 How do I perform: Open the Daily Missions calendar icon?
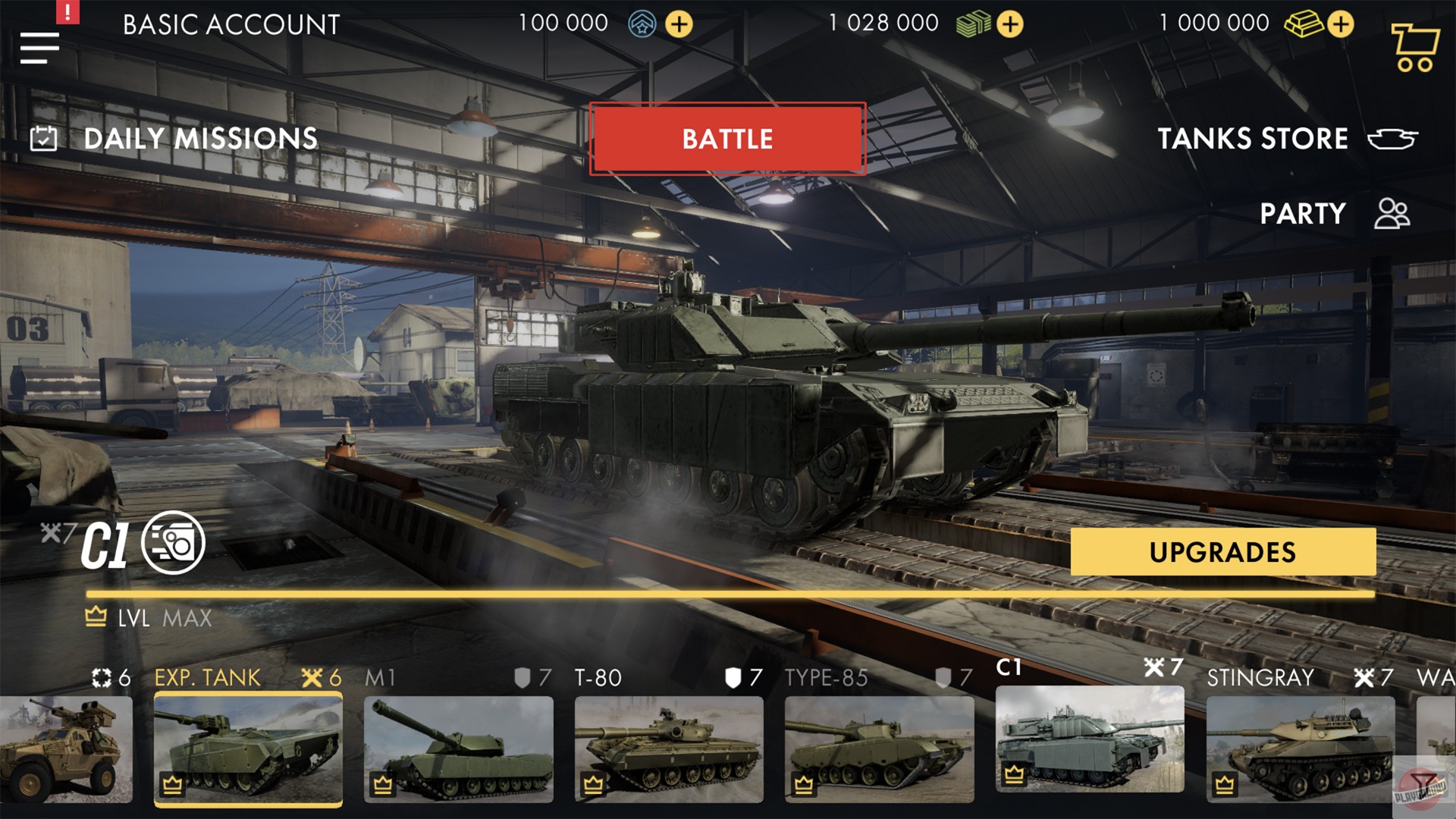[43, 138]
